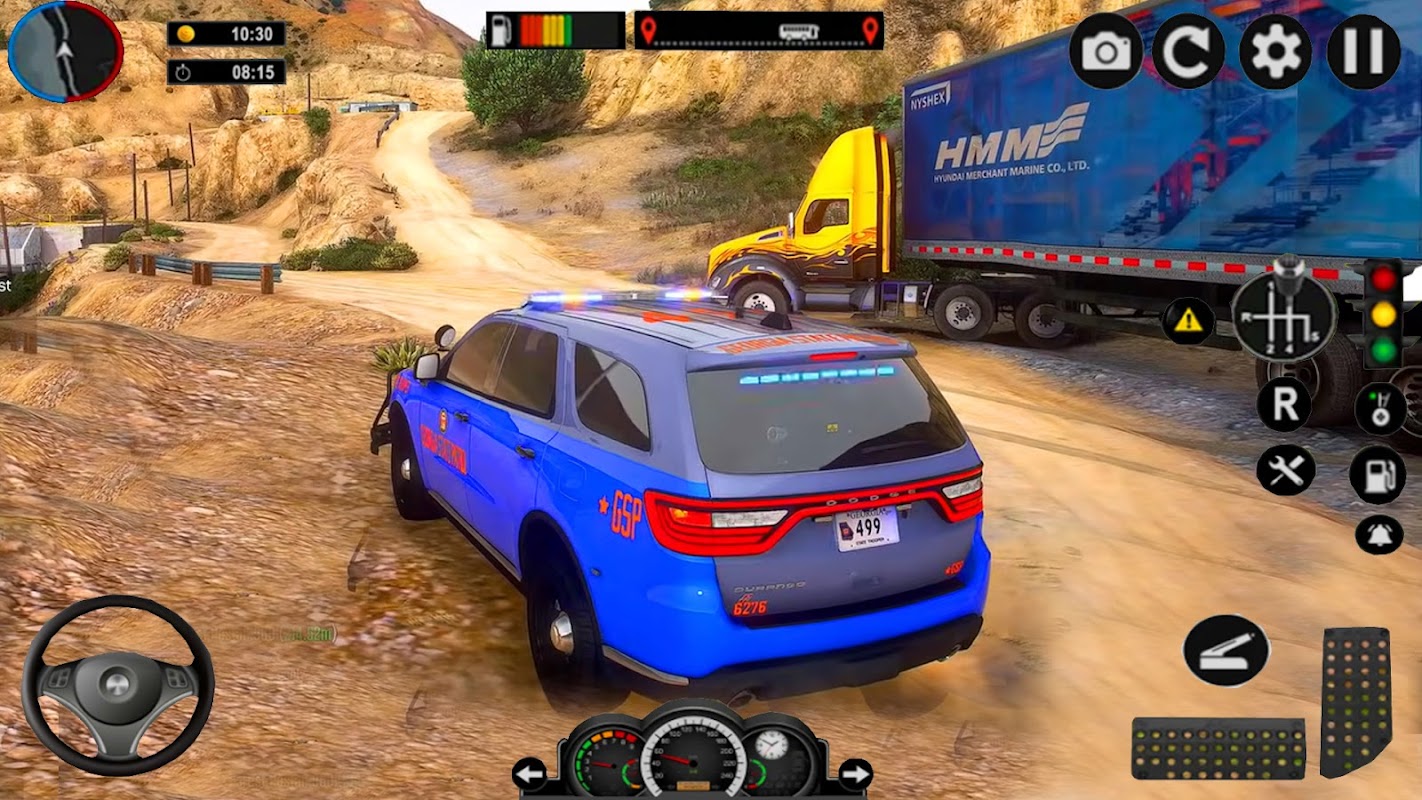The image size is (1422, 800).
Task: Open the wrench and screwdriver repair button
Action: pos(1285,470)
